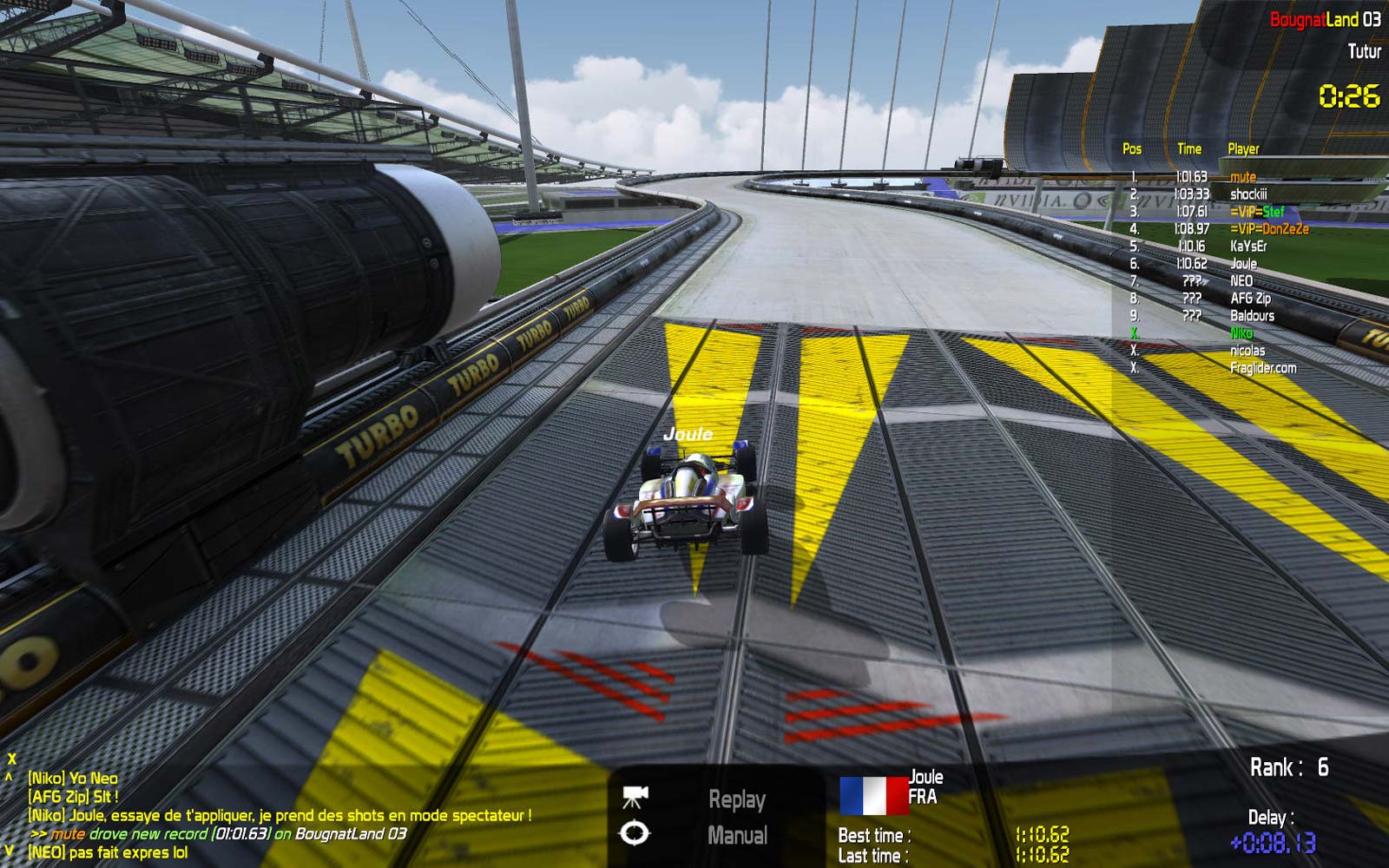Image resolution: width=1389 pixels, height=868 pixels.
Task: Select the green Niko scoreboard entry
Action: point(1241,333)
